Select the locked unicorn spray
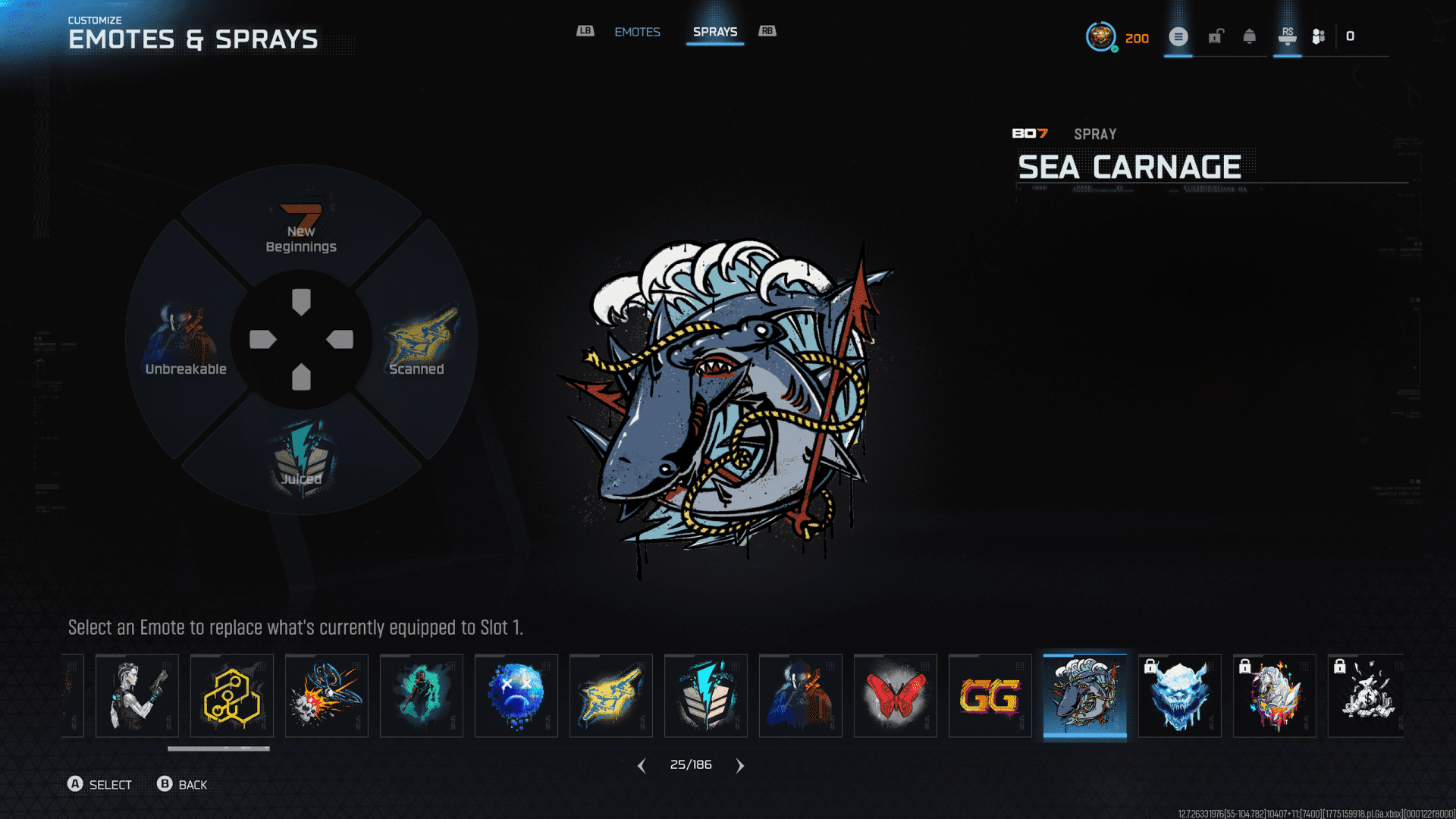The height and width of the screenshot is (819, 1456). click(1274, 695)
